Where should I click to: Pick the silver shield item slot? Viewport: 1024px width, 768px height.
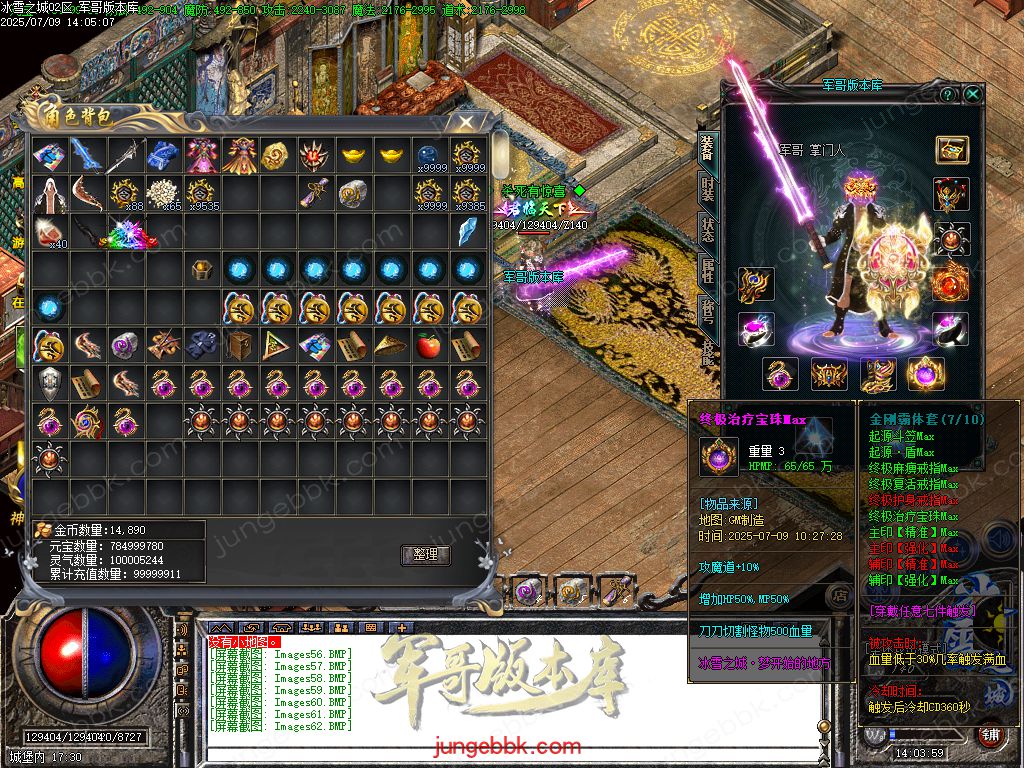[x=49, y=384]
